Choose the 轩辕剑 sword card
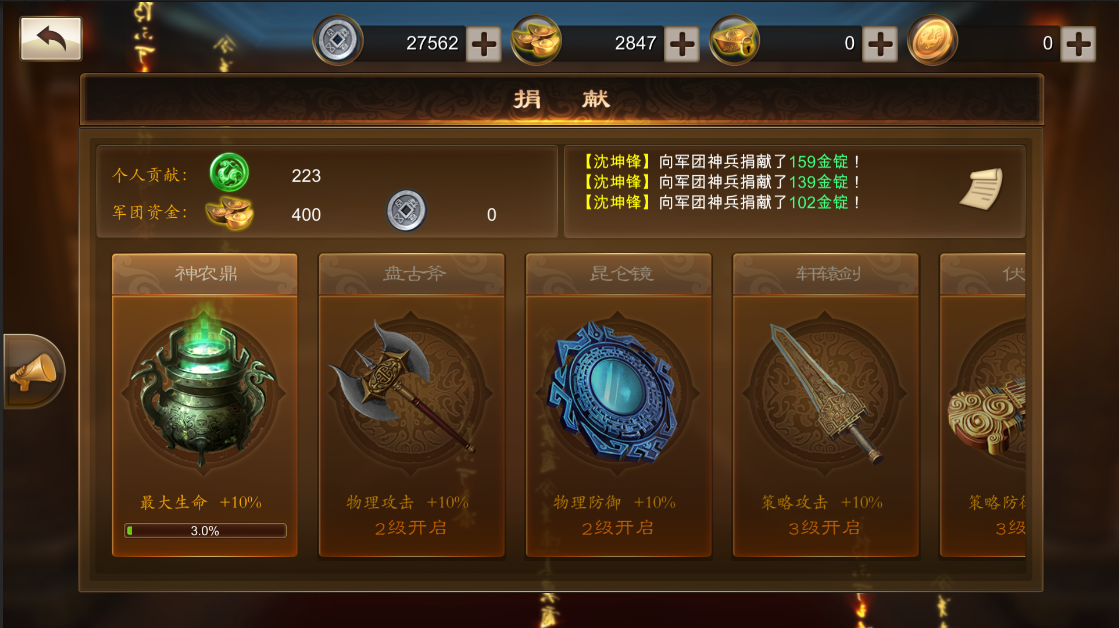Viewport: 1119px width, 628px height. (825, 405)
